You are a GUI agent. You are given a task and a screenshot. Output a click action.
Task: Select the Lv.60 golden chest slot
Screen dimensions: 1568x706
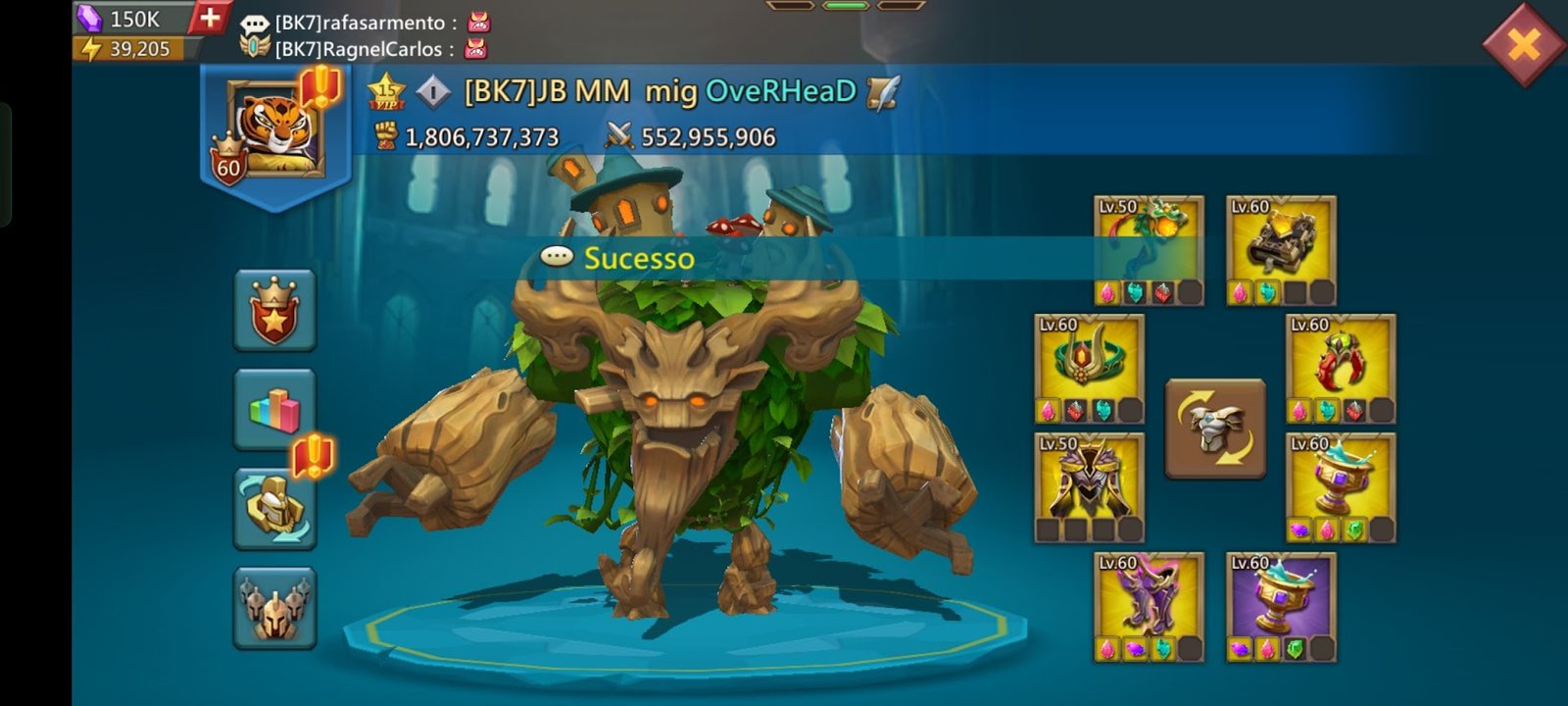click(1281, 251)
